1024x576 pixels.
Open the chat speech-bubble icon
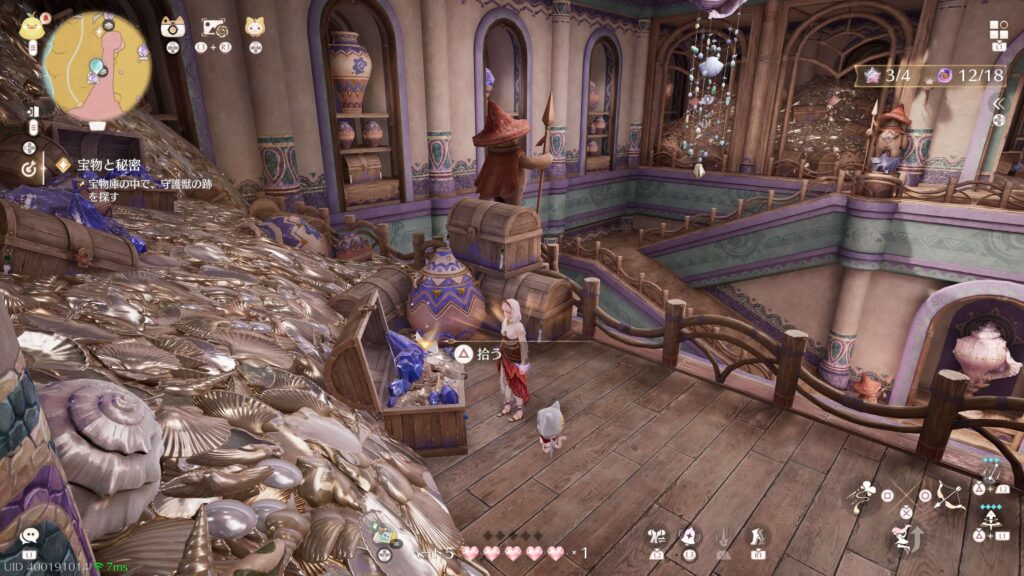[30, 538]
